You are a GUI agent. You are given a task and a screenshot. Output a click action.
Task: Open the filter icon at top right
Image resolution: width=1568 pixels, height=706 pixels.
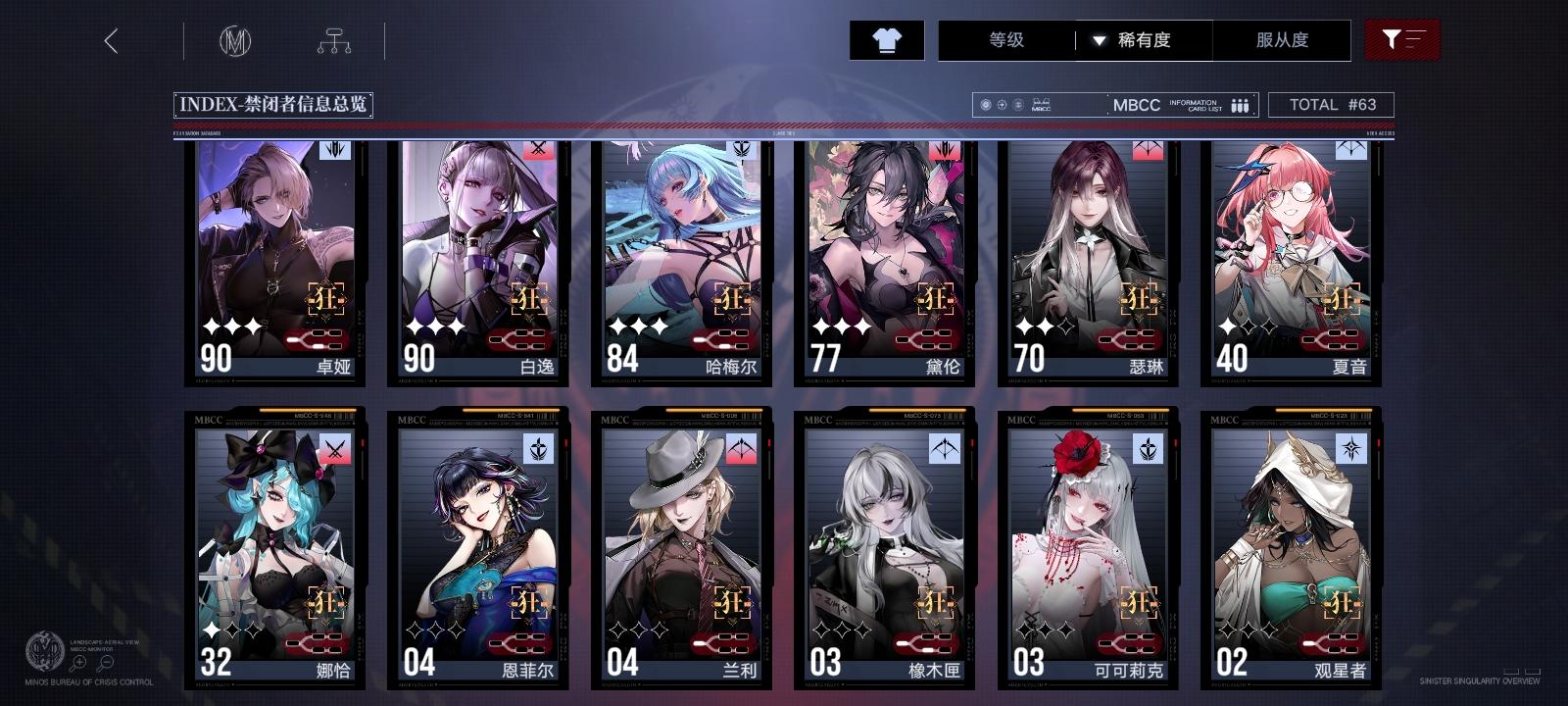[x=1403, y=40]
